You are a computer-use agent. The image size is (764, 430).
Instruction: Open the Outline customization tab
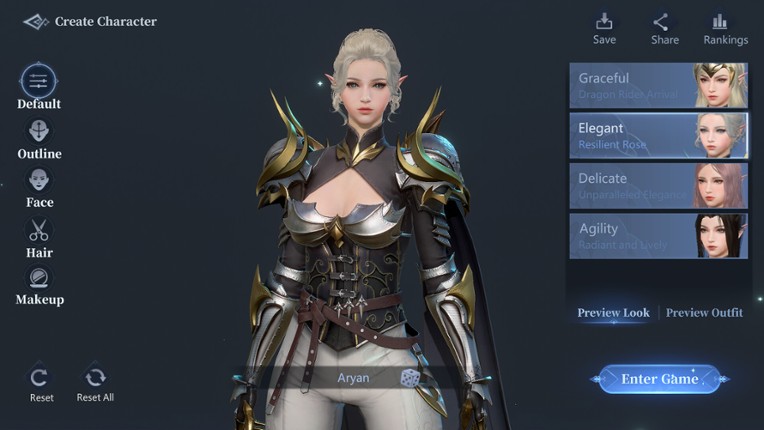point(39,133)
